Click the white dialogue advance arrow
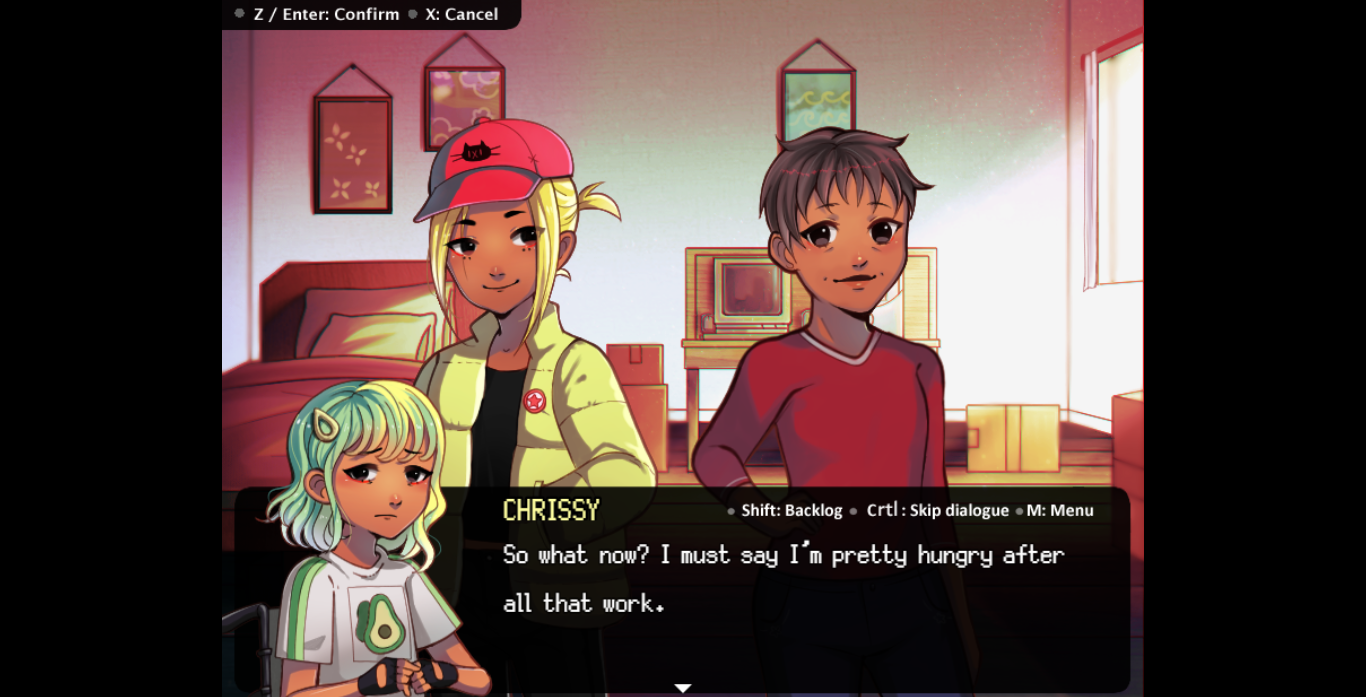 pyautogui.click(x=683, y=688)
